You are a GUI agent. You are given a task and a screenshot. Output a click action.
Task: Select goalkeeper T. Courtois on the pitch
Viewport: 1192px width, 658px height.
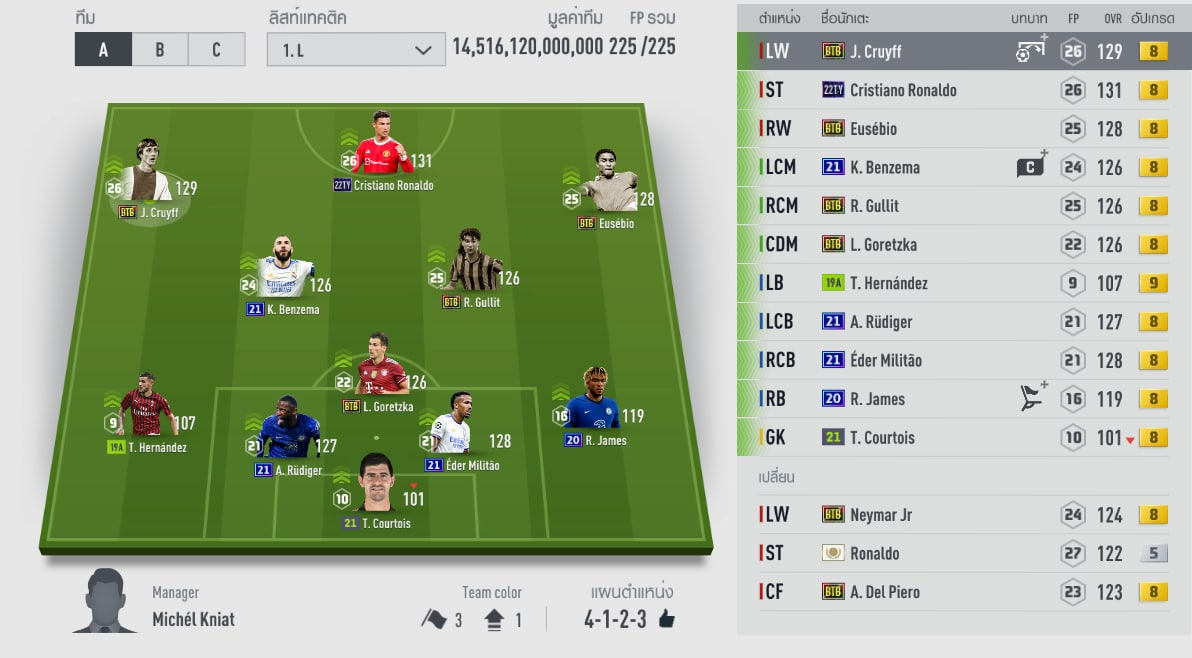point(376,489)
